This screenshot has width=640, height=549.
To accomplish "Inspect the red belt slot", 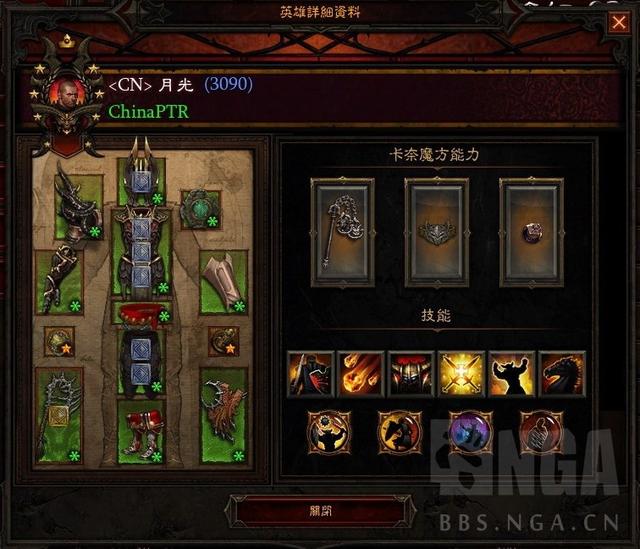I will tap(141, 313).
